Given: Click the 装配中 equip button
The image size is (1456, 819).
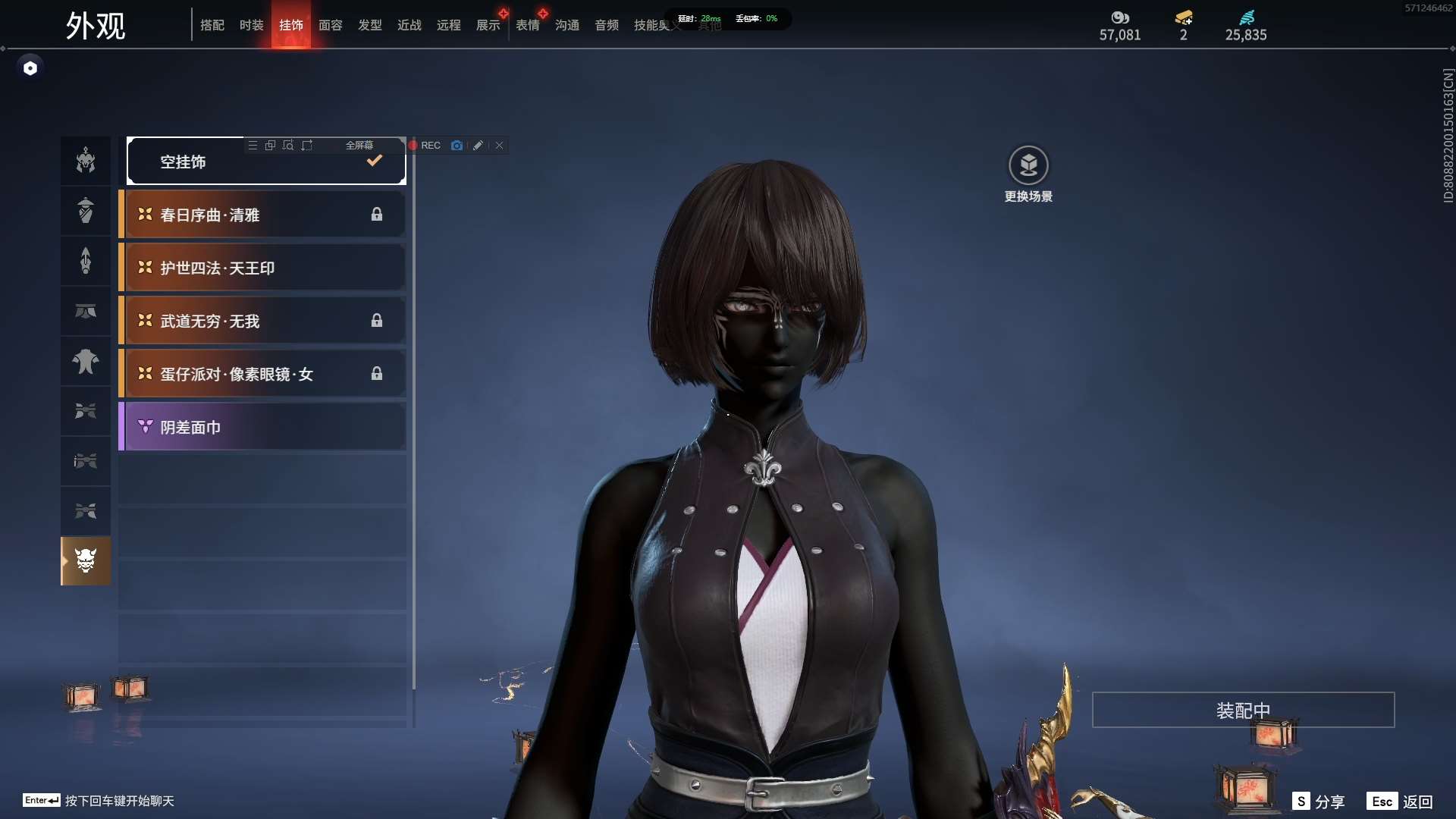Looking at the screenshot, I should (x=1243, y=710).
